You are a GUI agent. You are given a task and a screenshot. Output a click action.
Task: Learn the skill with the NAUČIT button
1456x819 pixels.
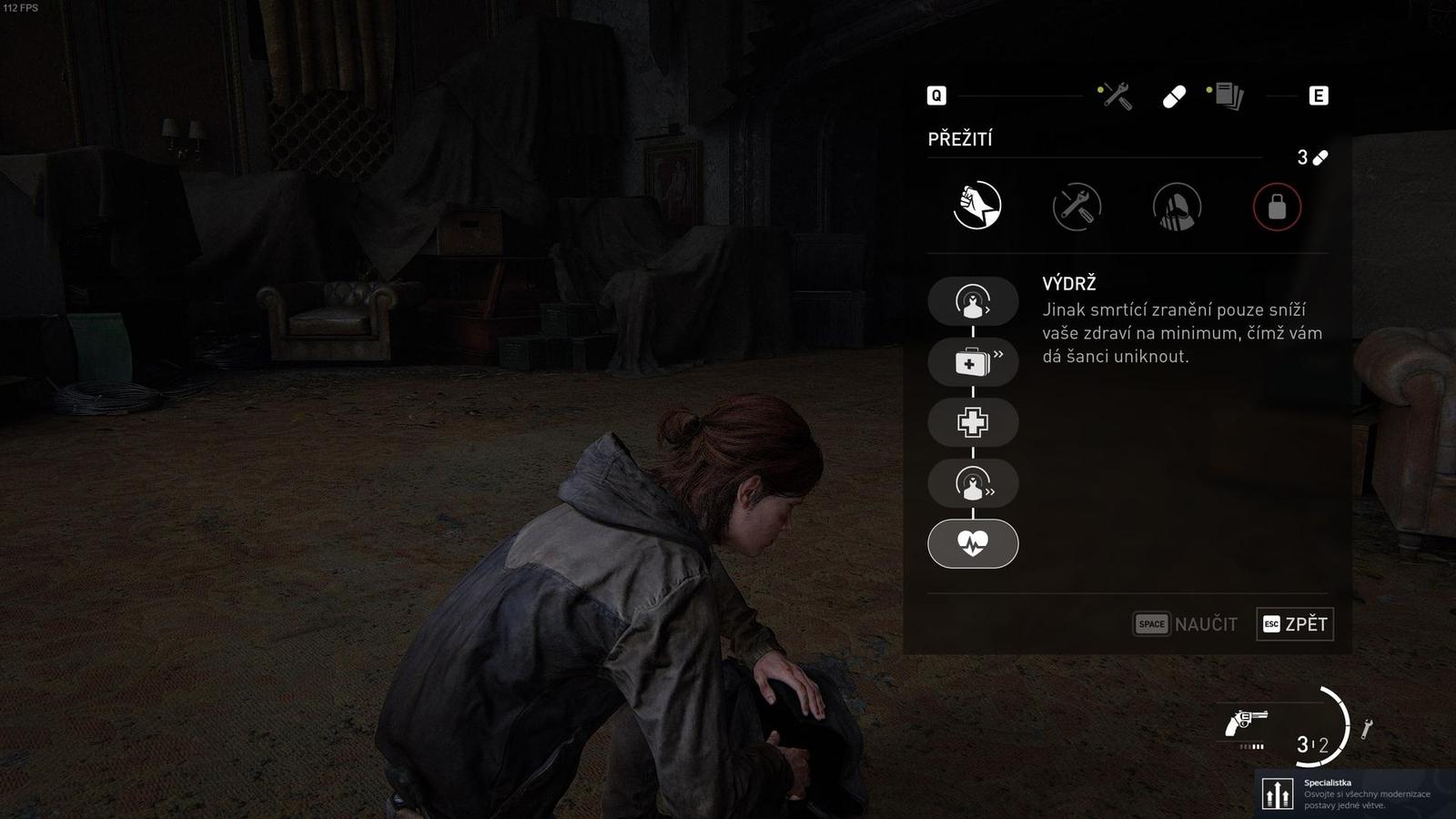(x=1185, y=624)
